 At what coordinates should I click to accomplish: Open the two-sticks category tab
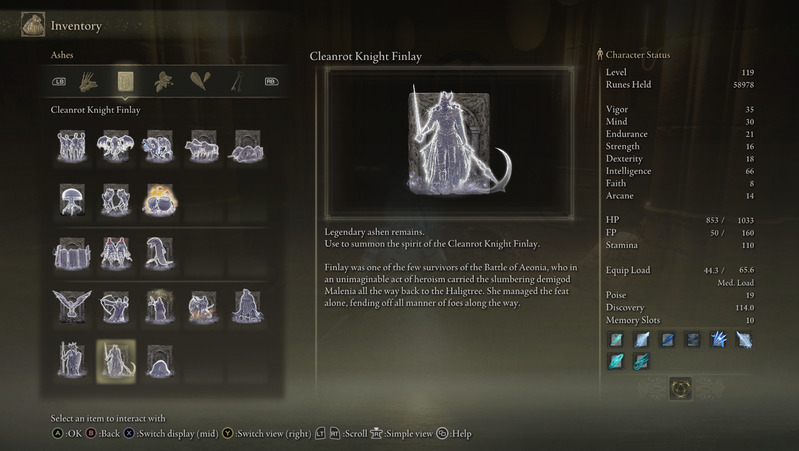pyautogui.click(x=237, y=81)
